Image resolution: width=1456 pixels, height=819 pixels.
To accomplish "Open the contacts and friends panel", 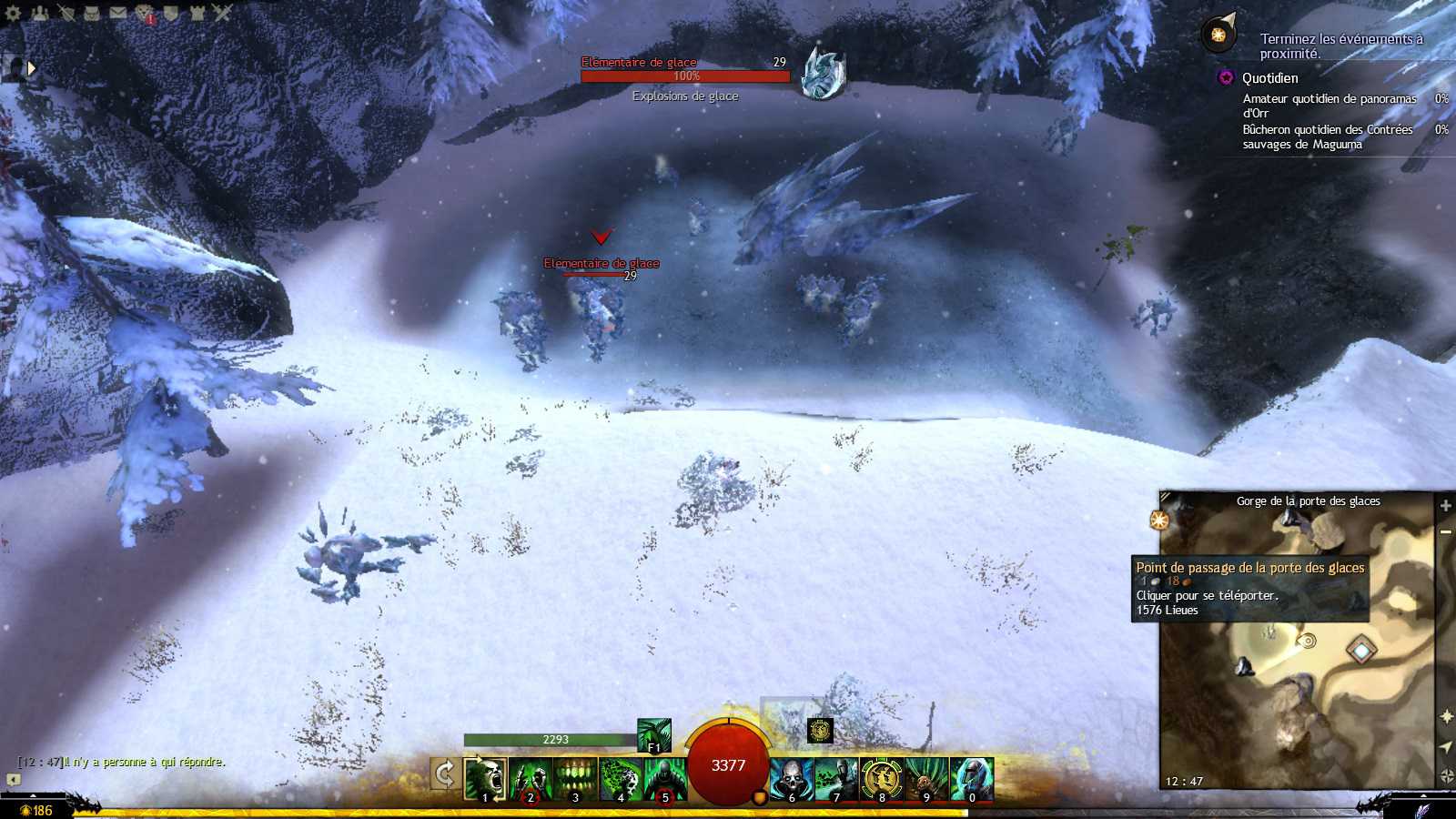I will [40, 13].
